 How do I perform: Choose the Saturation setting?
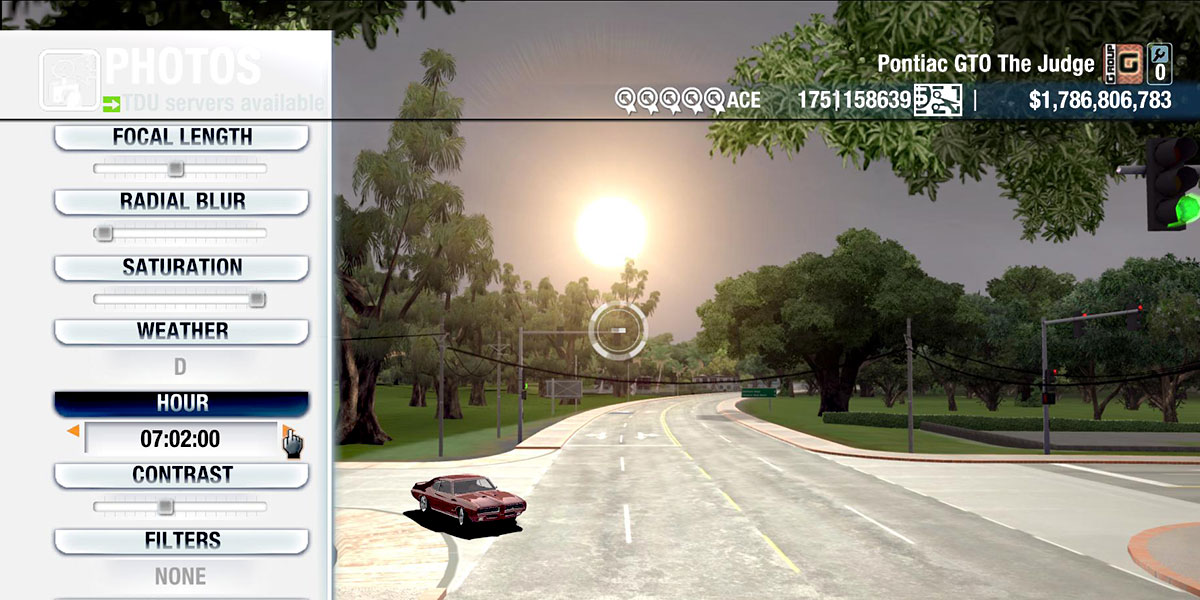[x=181, y=267]
